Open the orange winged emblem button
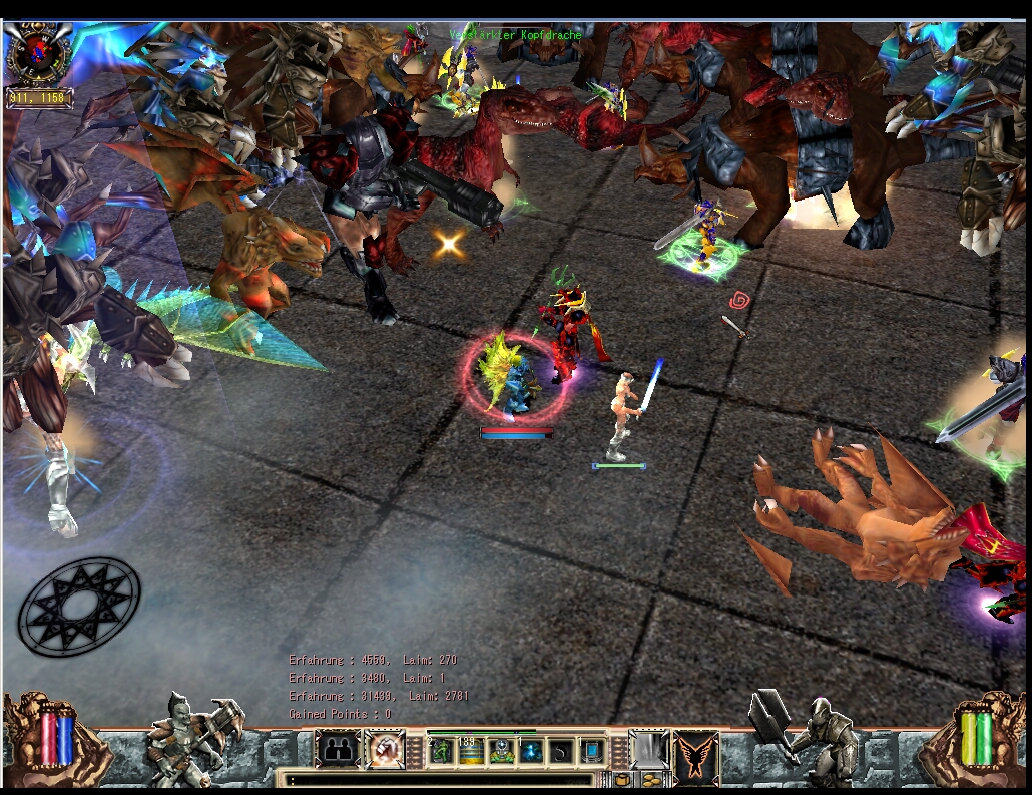The image size is (1032, 795). click(x=695, y=752)
